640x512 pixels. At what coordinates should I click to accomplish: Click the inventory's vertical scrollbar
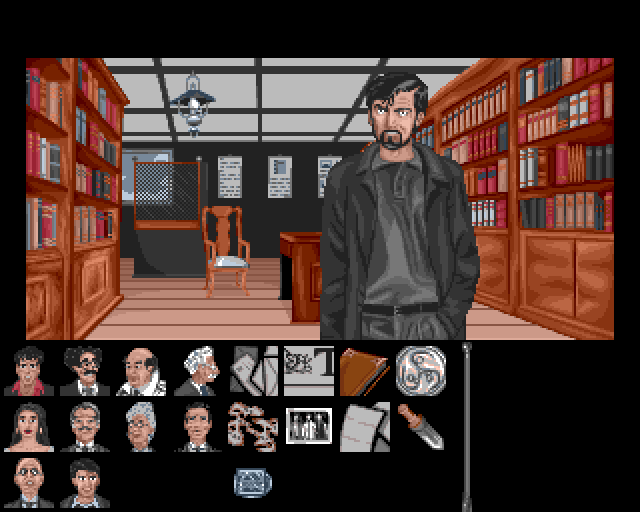466,427
